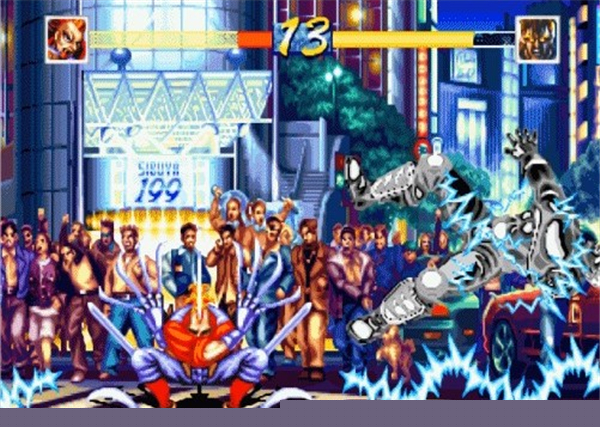Select the right fighter's golden armored portrait
The height and width of the screenshot is (427, 600).
tap(536, 39)
